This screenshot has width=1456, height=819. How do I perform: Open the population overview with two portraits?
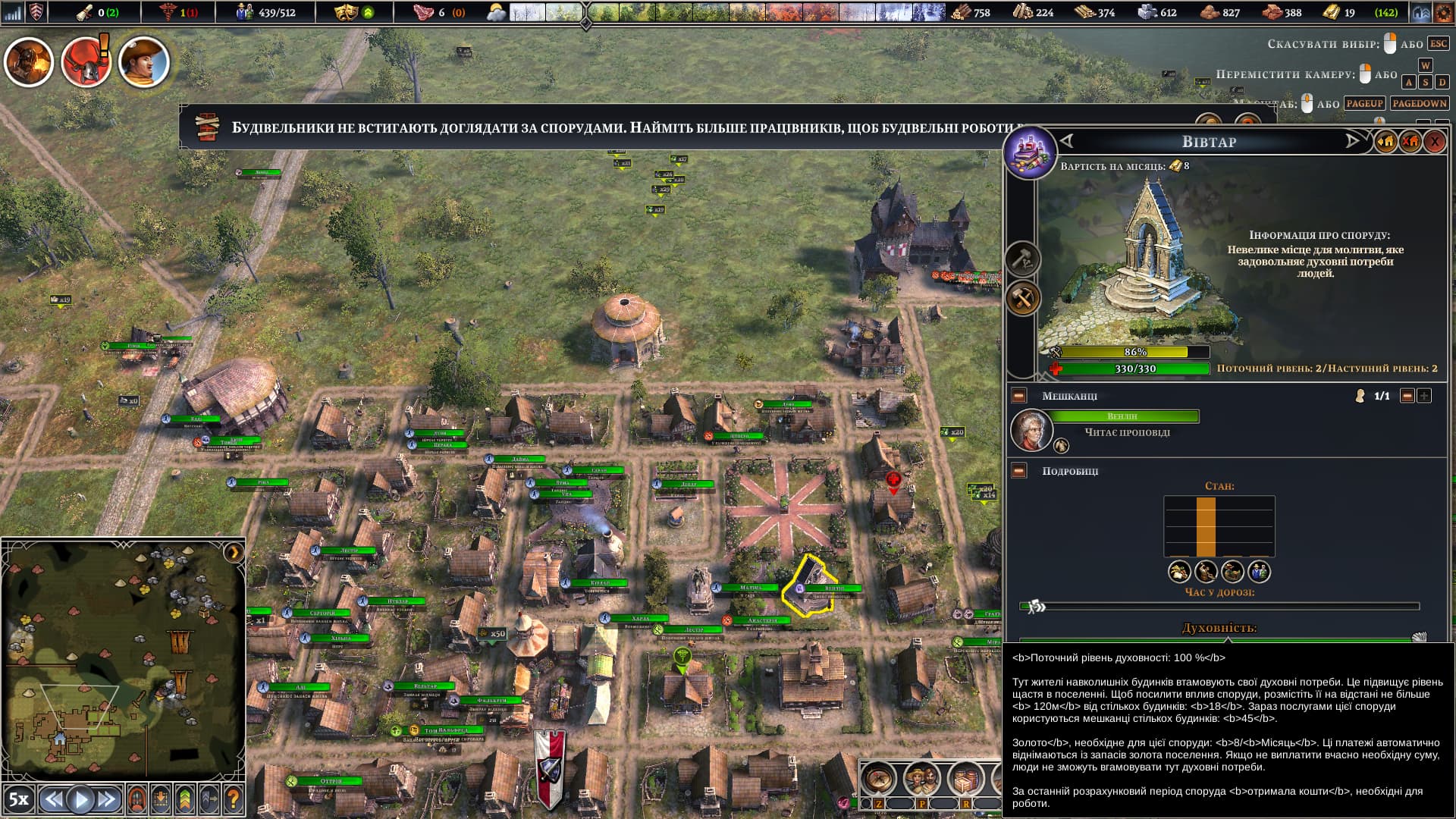(x=922, y=778)
